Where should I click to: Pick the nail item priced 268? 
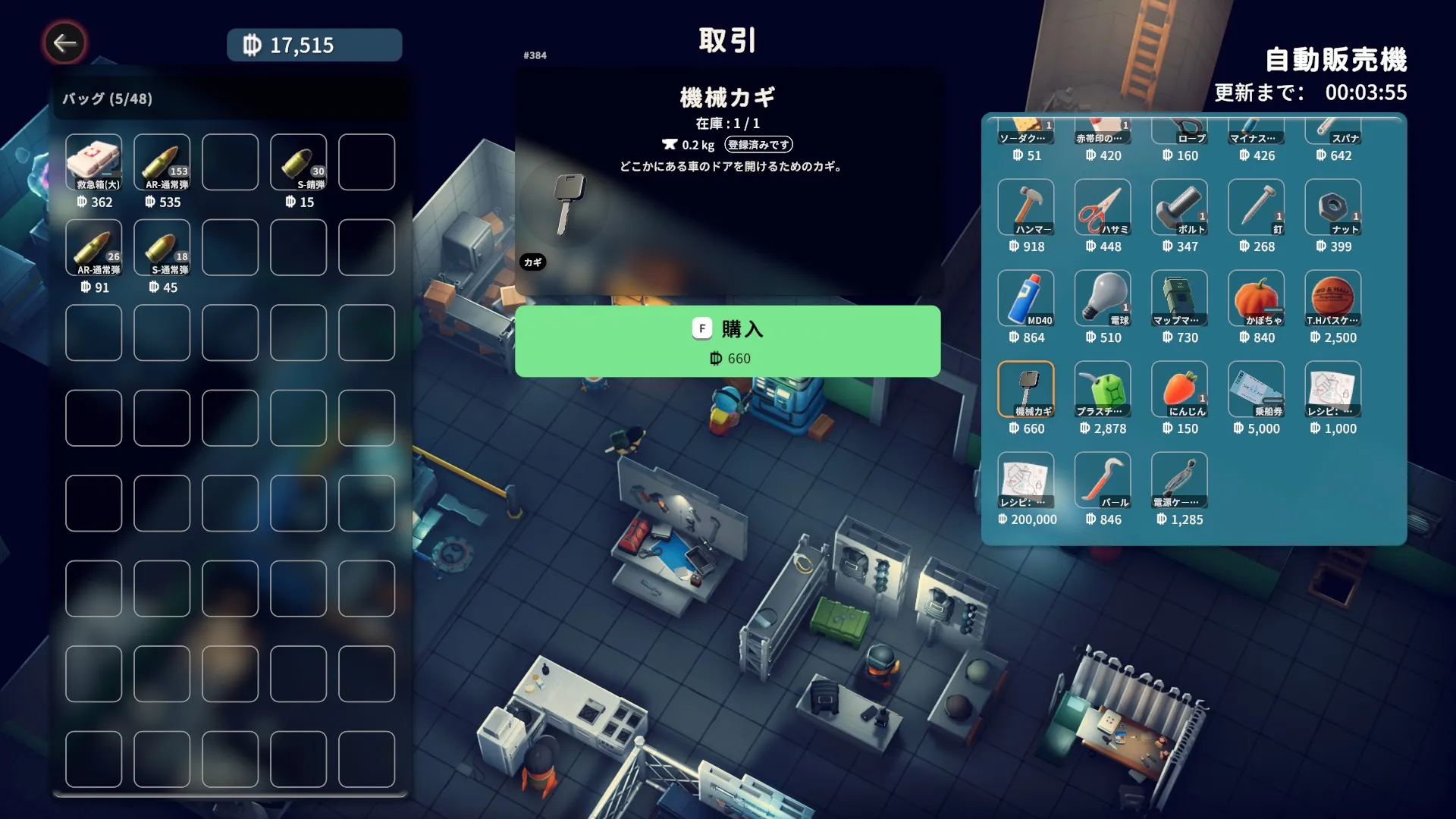coord(1255,207)
